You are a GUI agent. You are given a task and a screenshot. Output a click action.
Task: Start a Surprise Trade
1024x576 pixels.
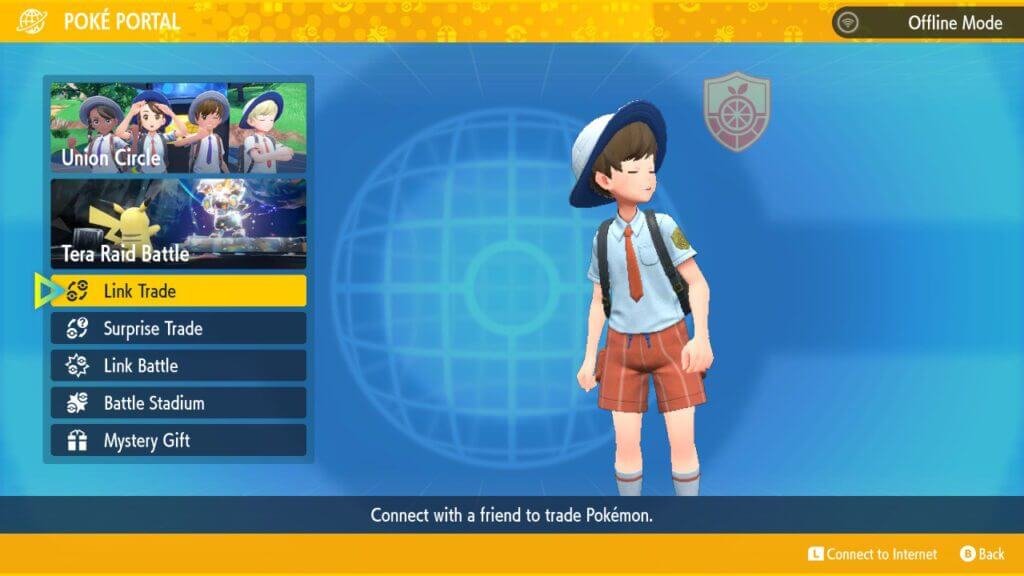178,328
